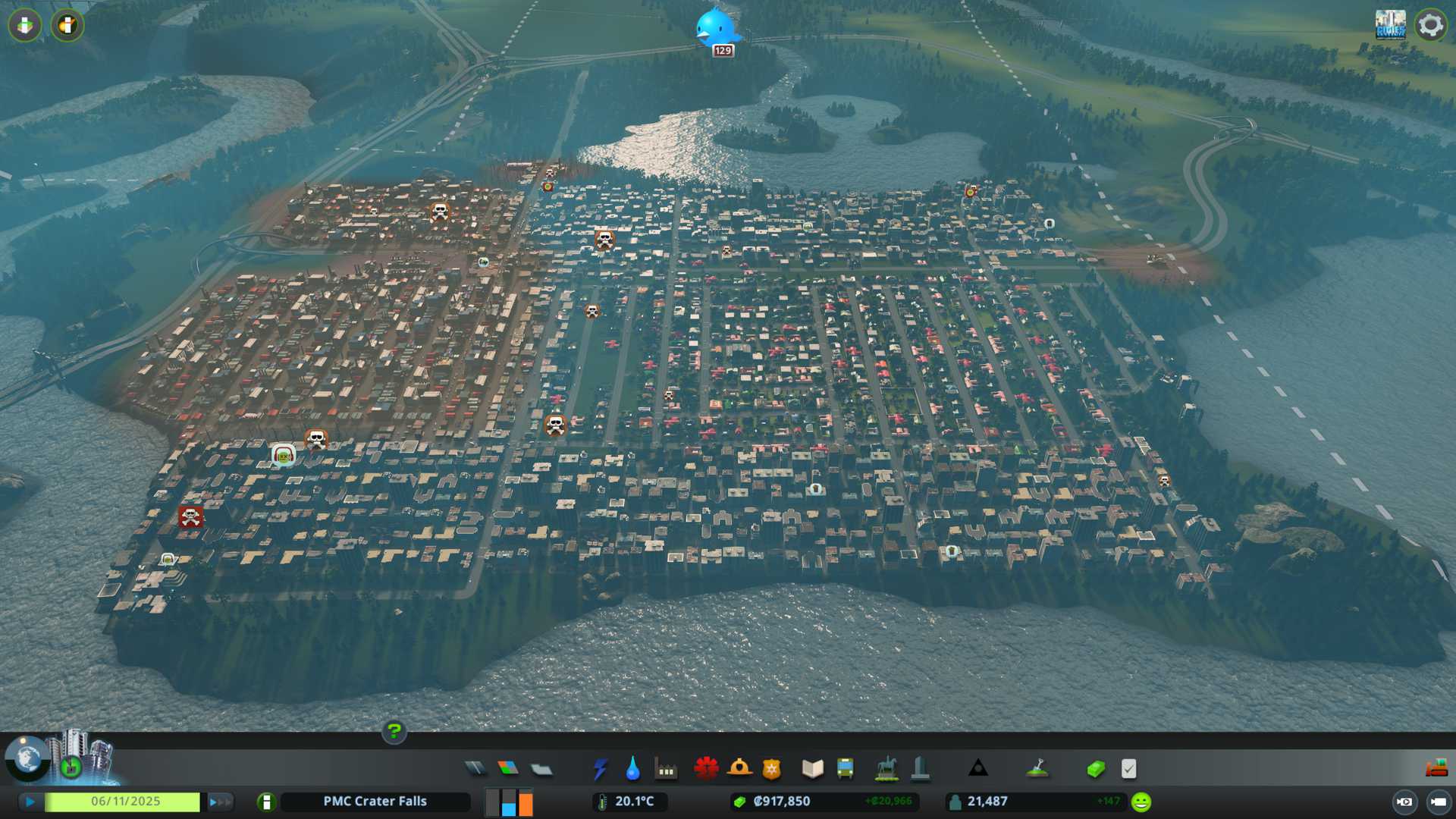Open the Roads build menu
The image size is (1456, 819).
(475, 769)
